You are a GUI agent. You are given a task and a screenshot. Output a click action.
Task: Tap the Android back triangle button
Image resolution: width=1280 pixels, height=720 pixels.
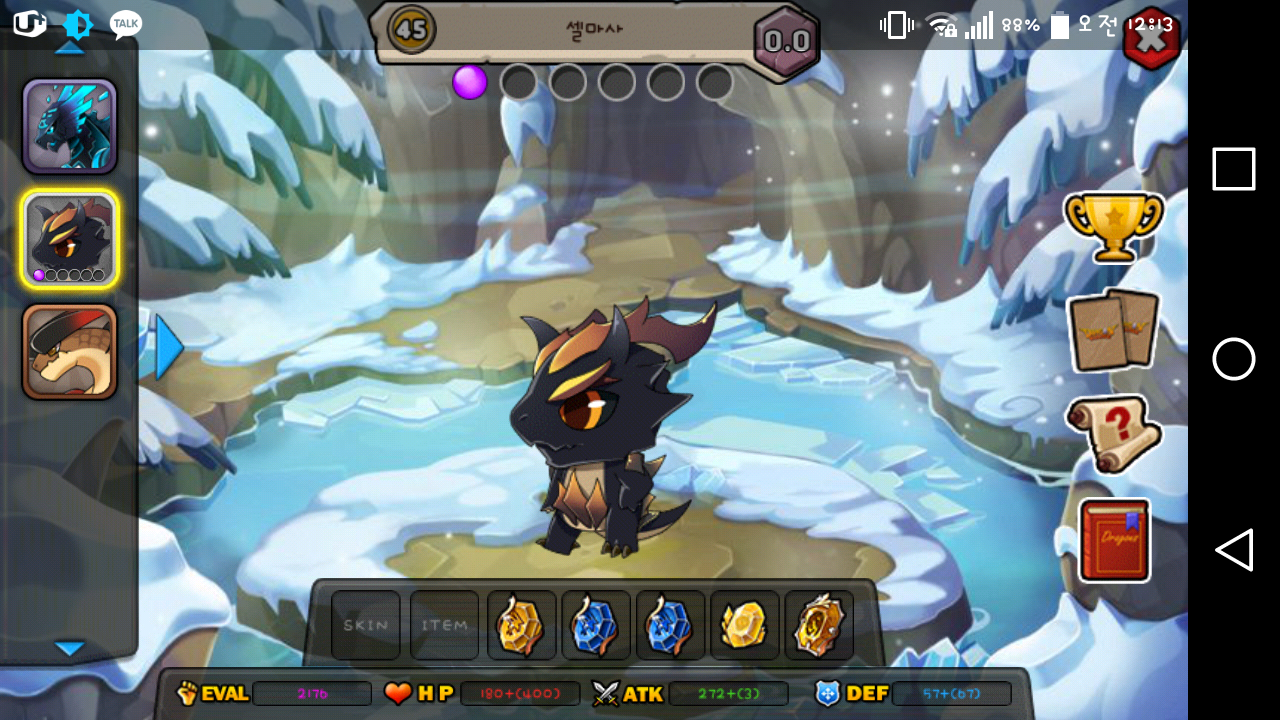click(x=1234, y=550)
